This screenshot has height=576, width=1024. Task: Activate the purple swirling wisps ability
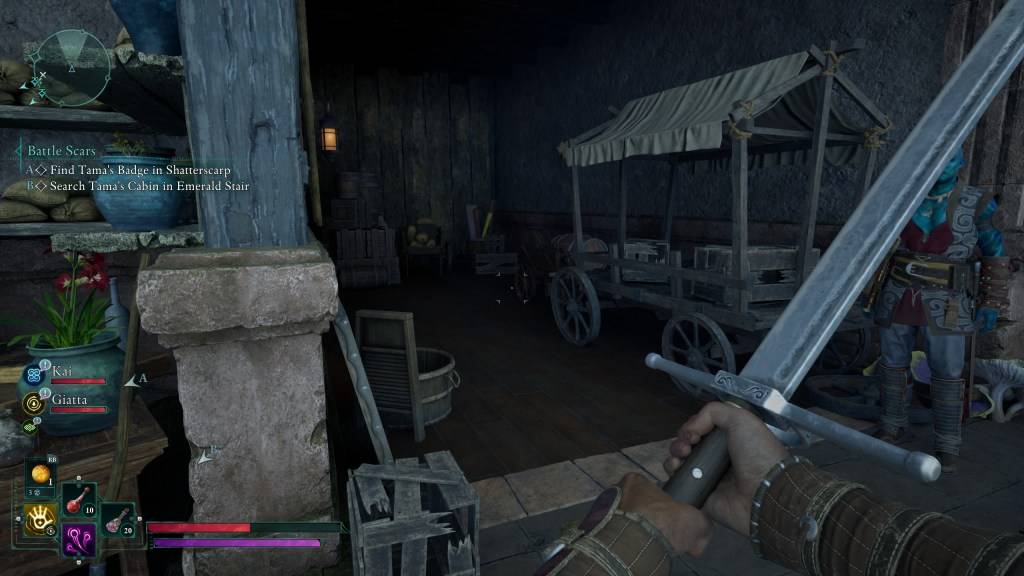[79, 540]
